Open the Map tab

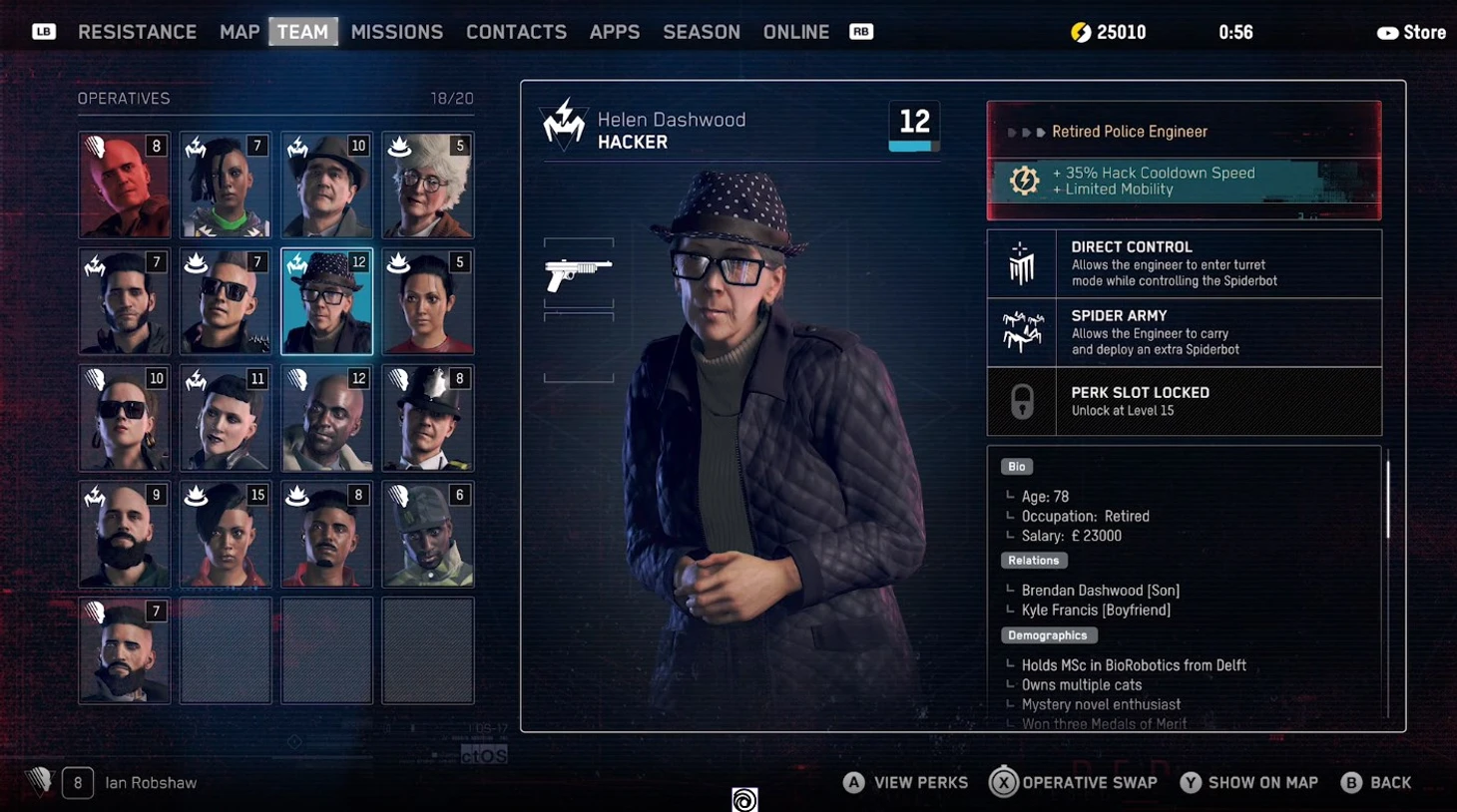[240, 32]
